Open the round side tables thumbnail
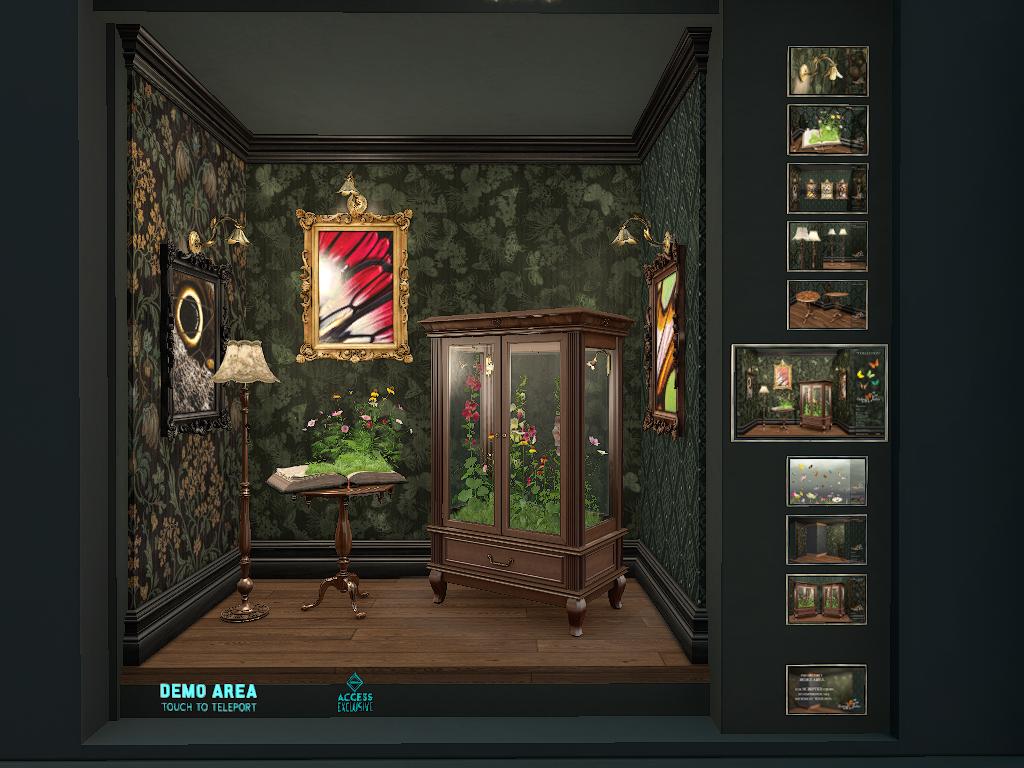Screen dimensions: 1024x768 click(x=827, y=304)
